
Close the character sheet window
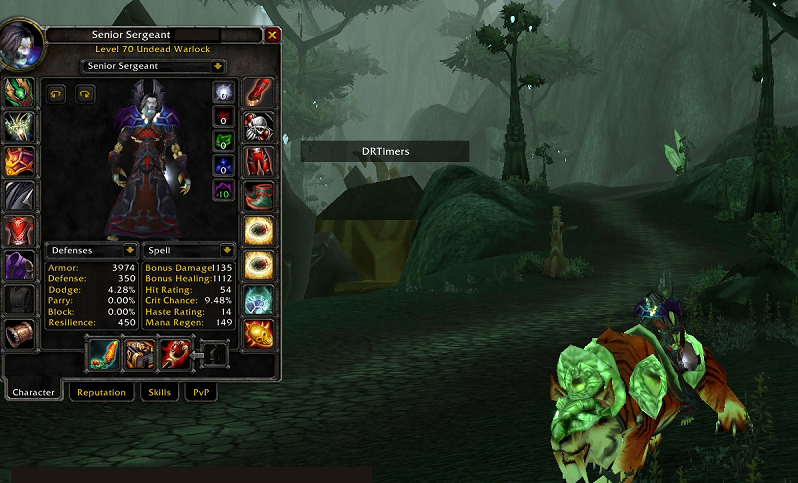pos(273,35)
